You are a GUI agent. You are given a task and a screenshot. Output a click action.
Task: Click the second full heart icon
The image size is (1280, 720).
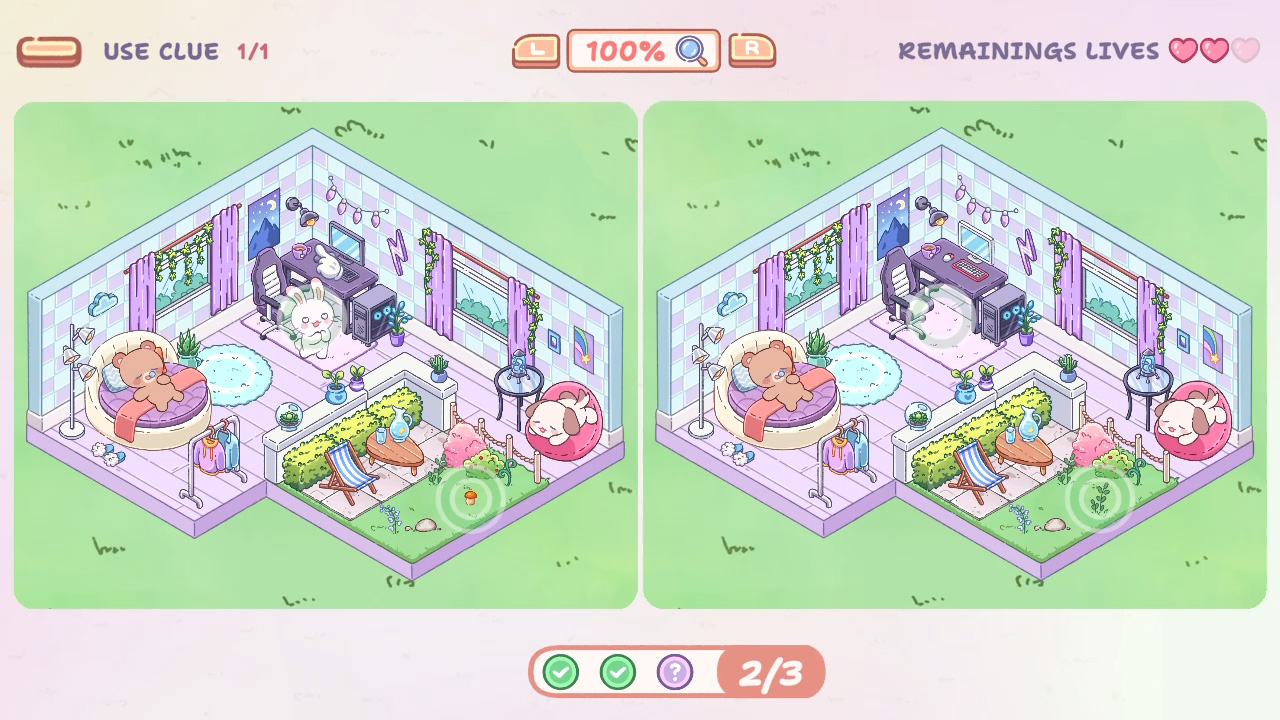click(1214, 51)
